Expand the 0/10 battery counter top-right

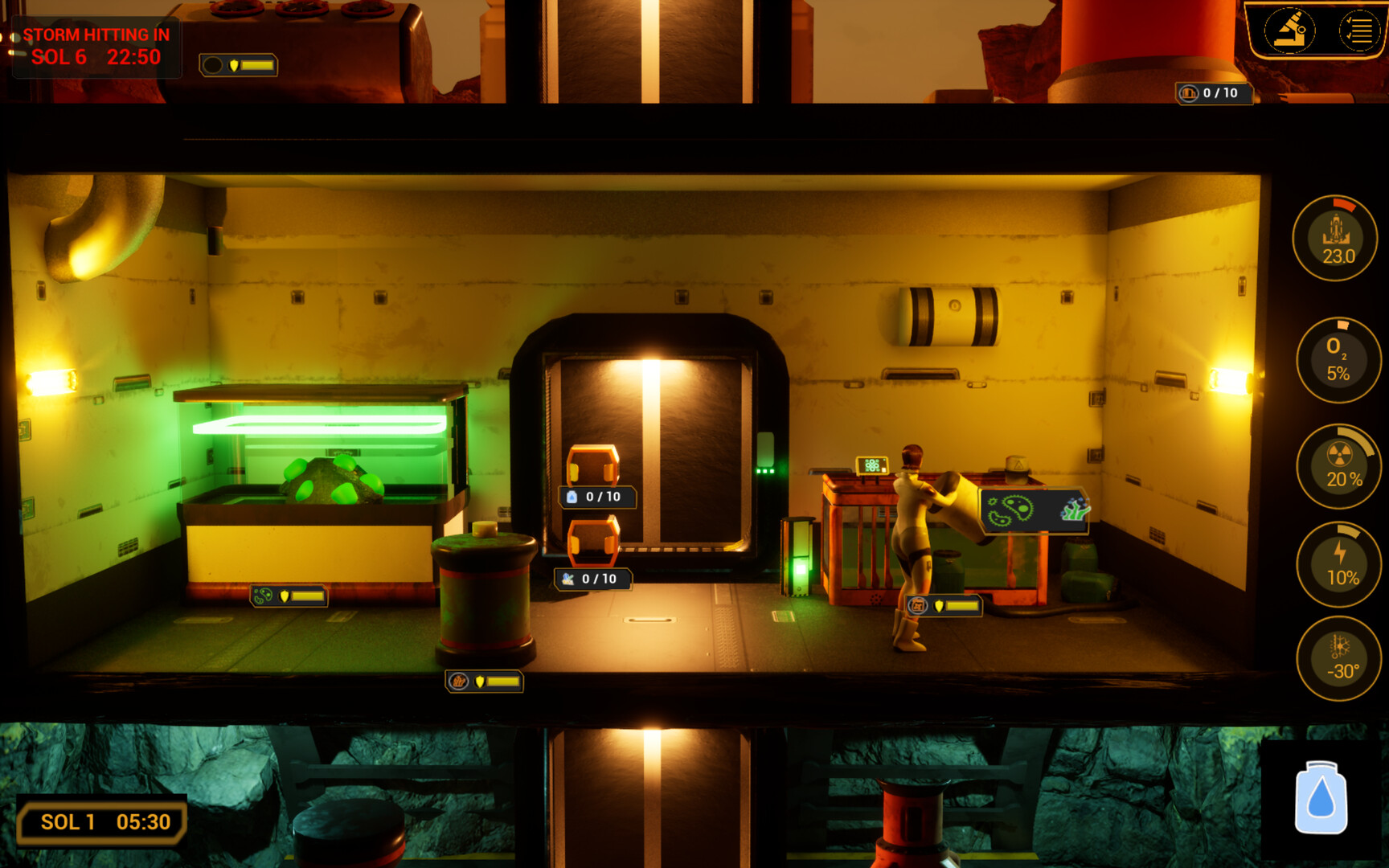(x=1212, y=93)
